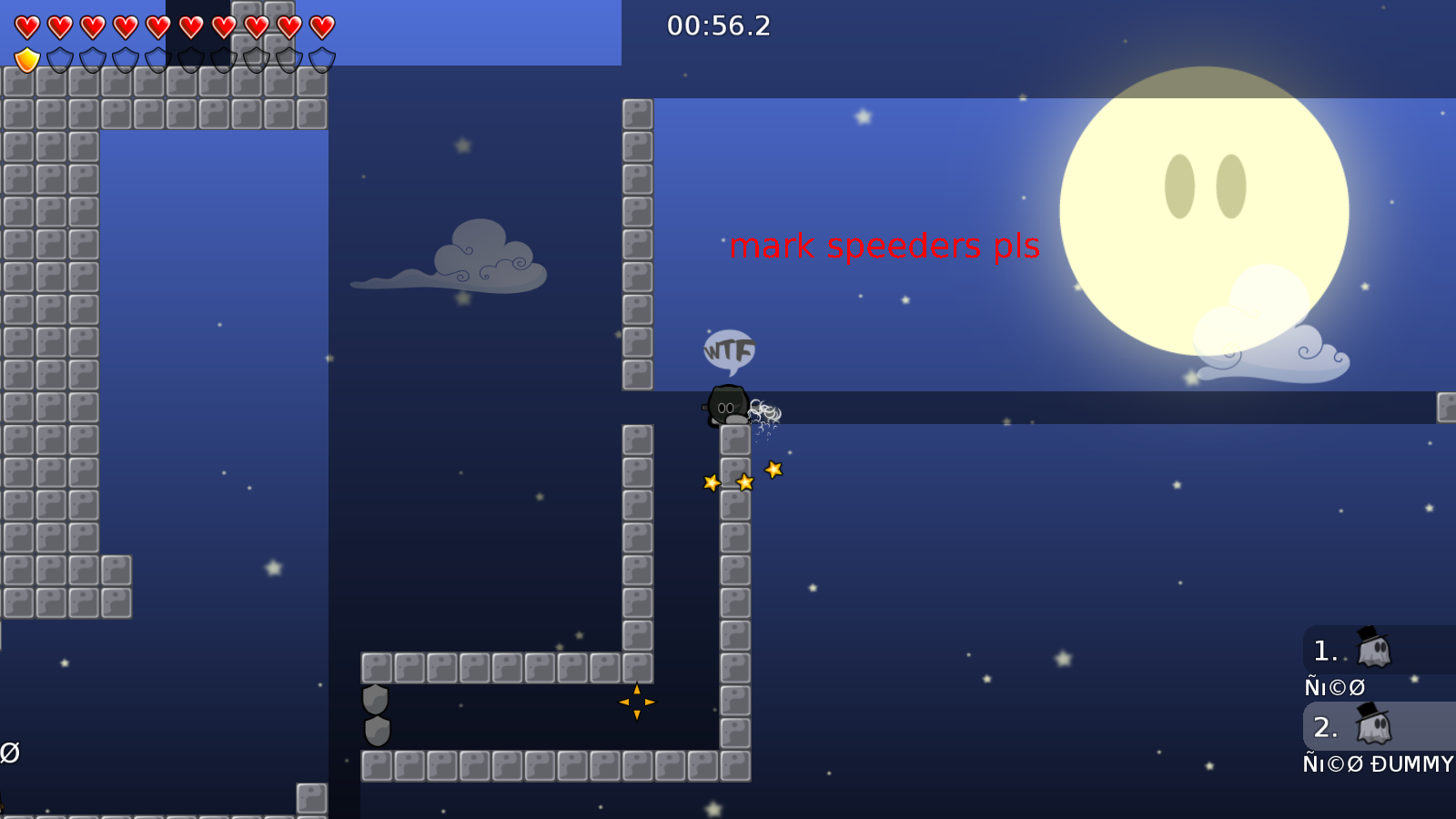Click the tee character standing on the platform
The image size is (1456, 819).
728,405
